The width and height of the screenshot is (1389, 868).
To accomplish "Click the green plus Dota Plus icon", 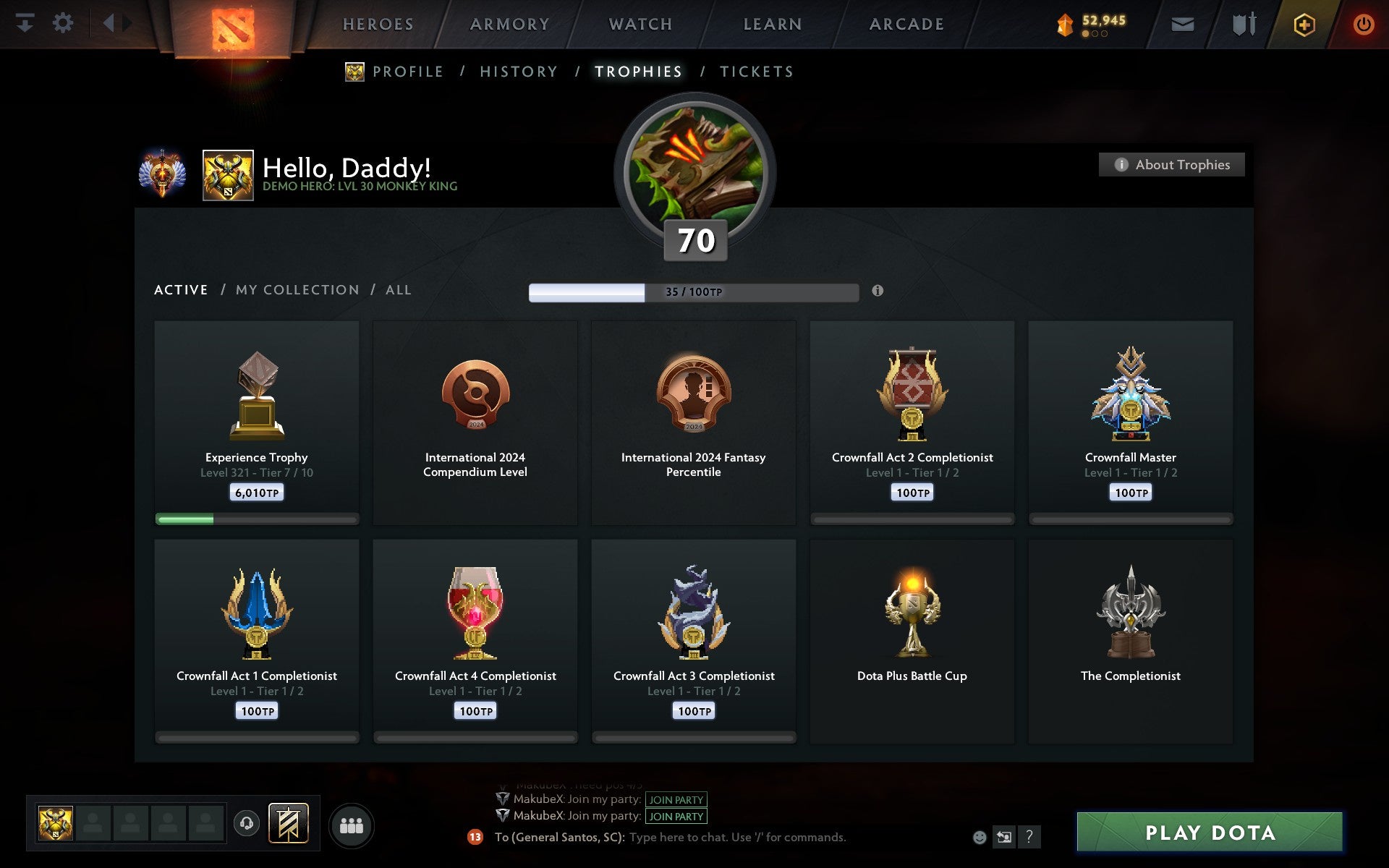I will click(1303, 23).
